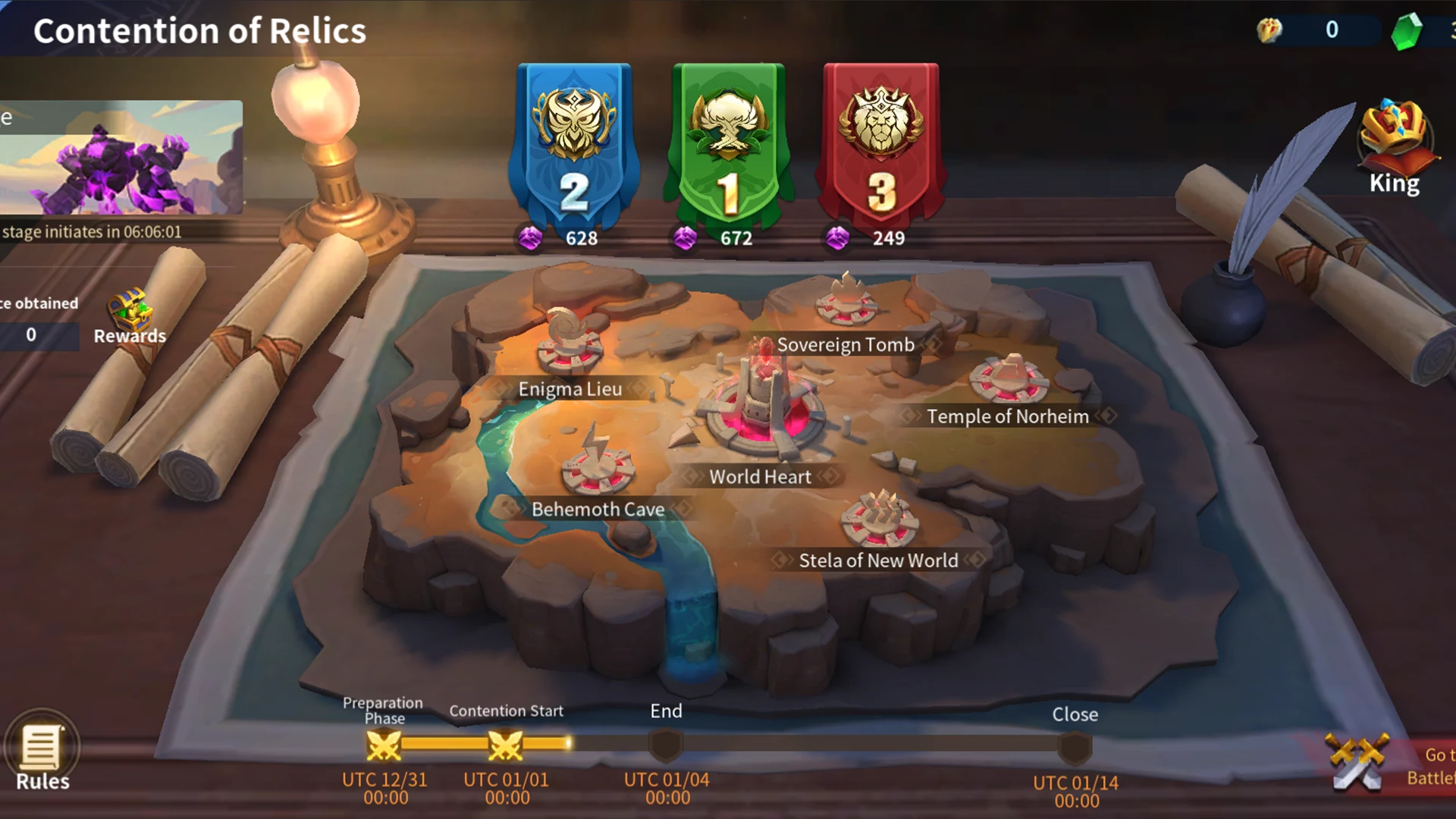Viewport: 1456px width, 819px height.
Task: Click the Preparation Phase timeline marker
Action: pos(384,745)
